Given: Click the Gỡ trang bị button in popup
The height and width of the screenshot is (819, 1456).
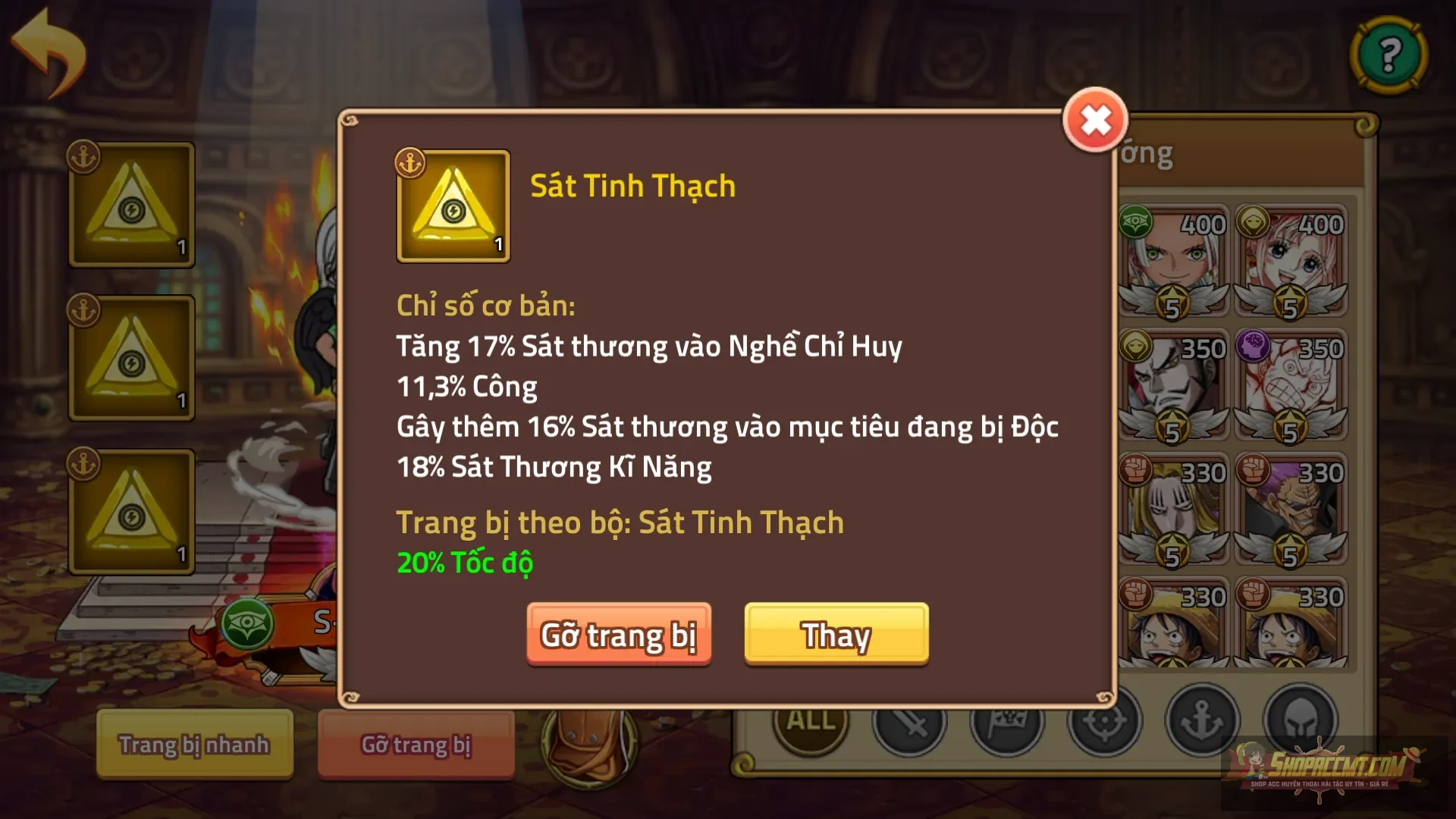Looking at the screenshot, I should coord(619,635).
